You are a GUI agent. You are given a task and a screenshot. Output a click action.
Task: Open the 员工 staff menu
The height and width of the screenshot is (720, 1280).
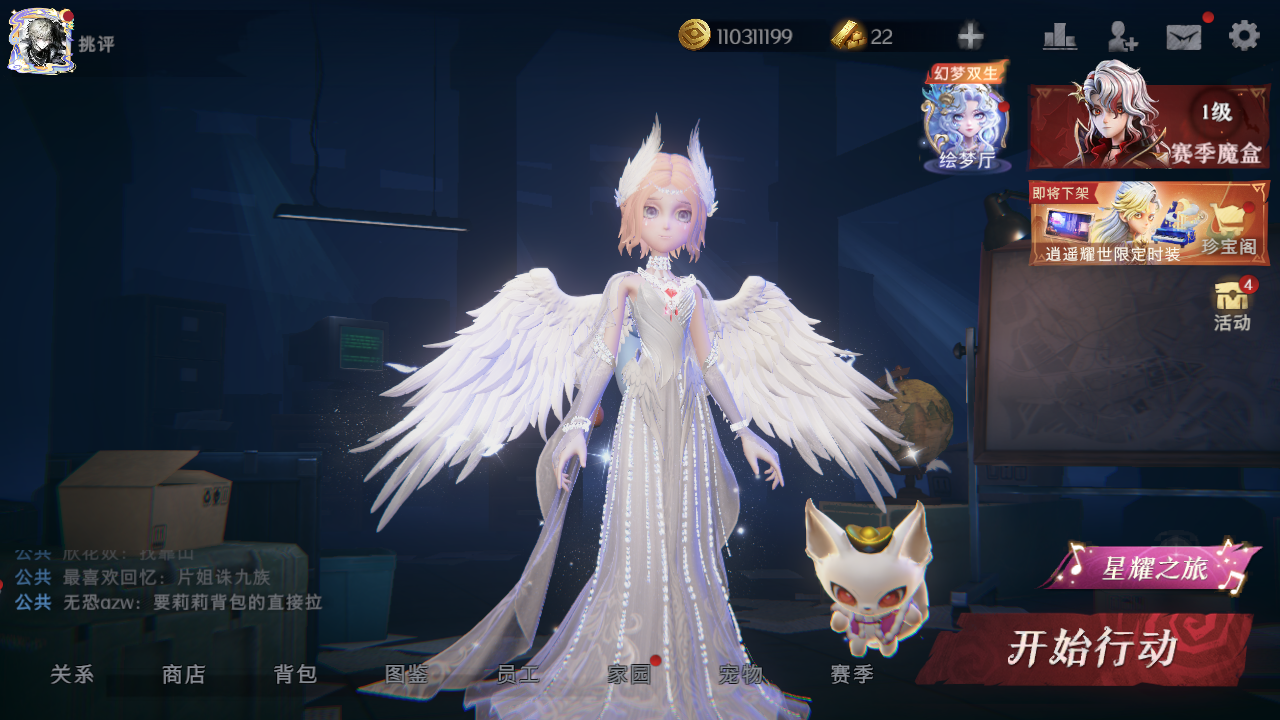518,675
